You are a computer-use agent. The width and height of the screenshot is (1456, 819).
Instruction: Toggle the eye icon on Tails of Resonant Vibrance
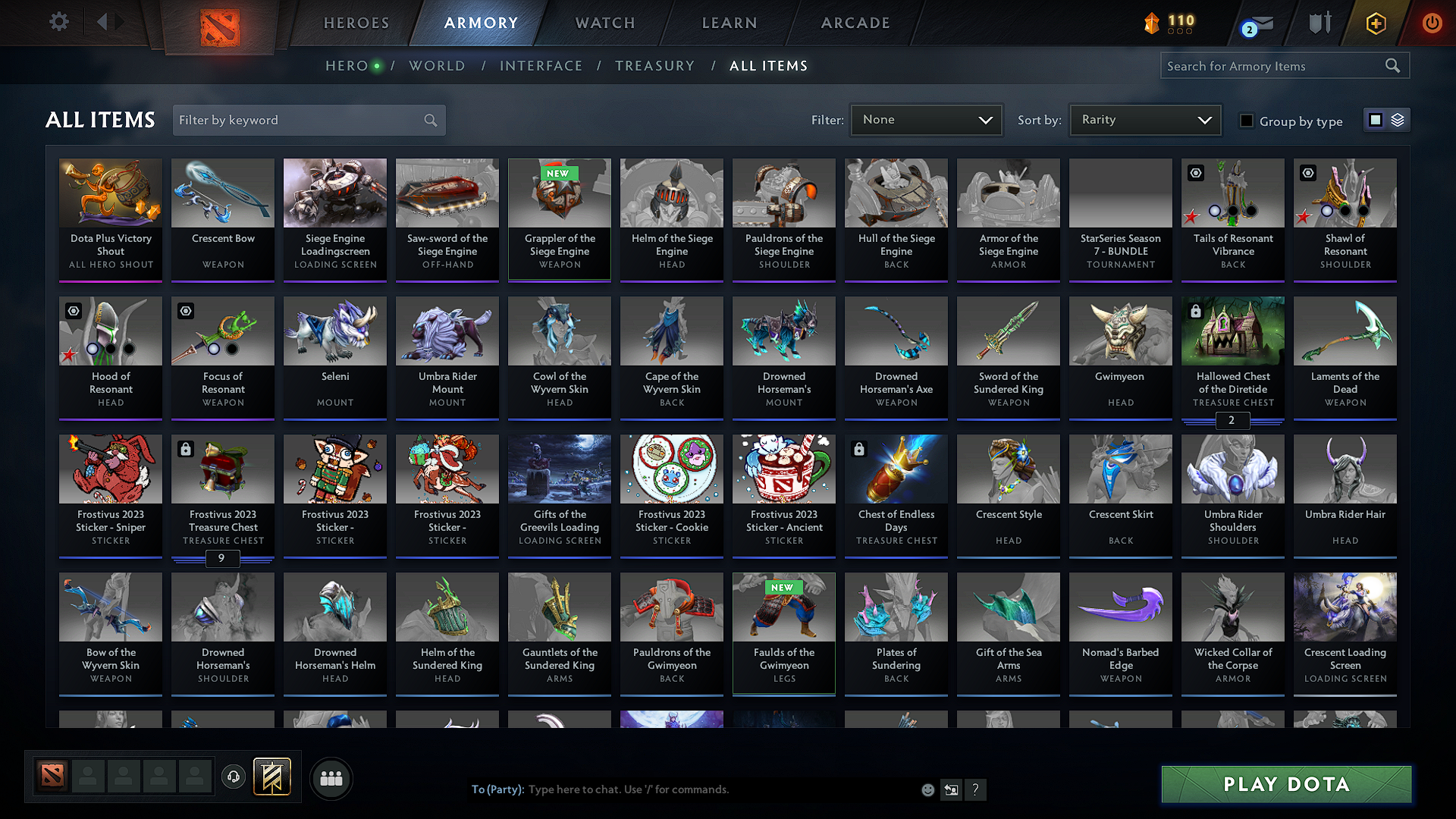point(1196,173)
